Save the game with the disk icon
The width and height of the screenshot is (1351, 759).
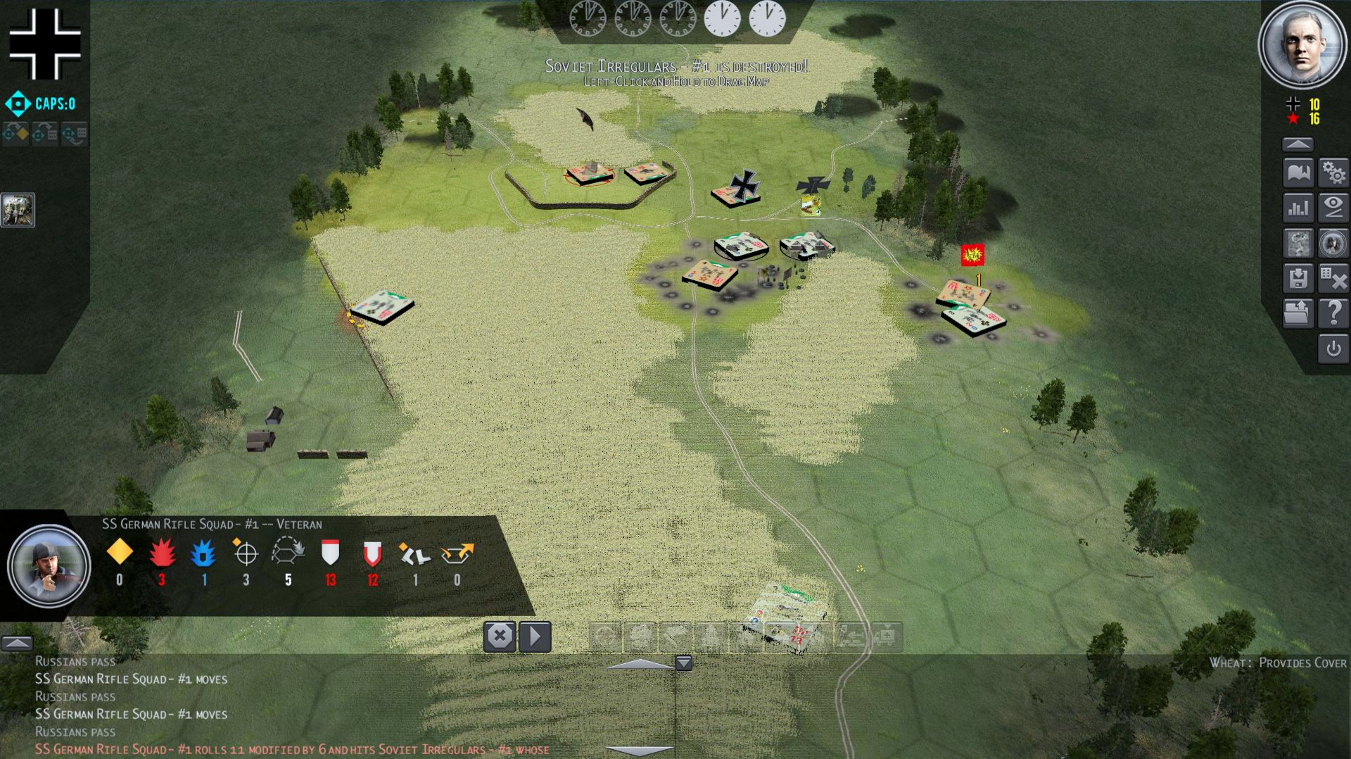(x=1296, y=278)
